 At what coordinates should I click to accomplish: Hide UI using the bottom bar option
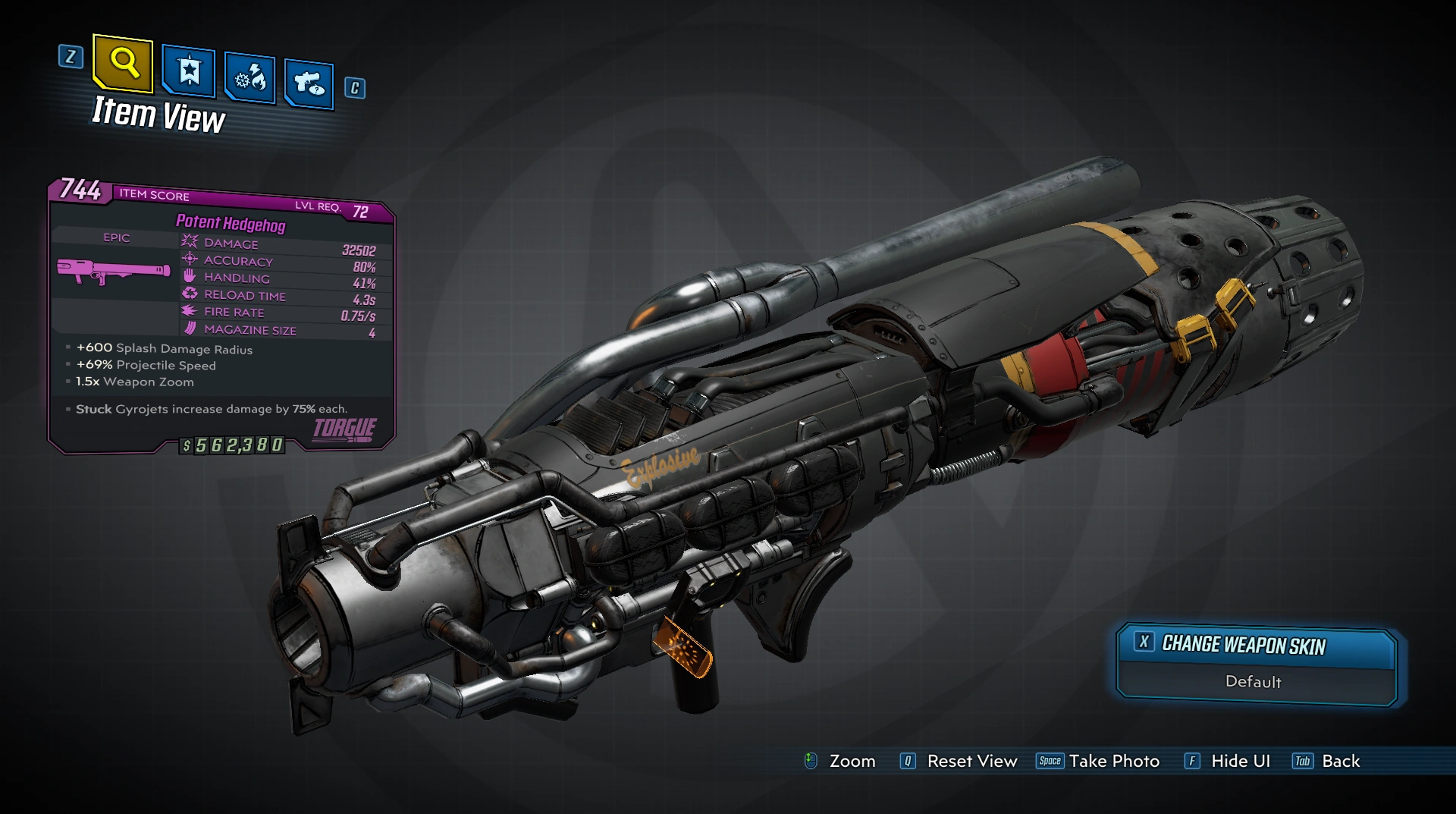(x=1240, y=761)
